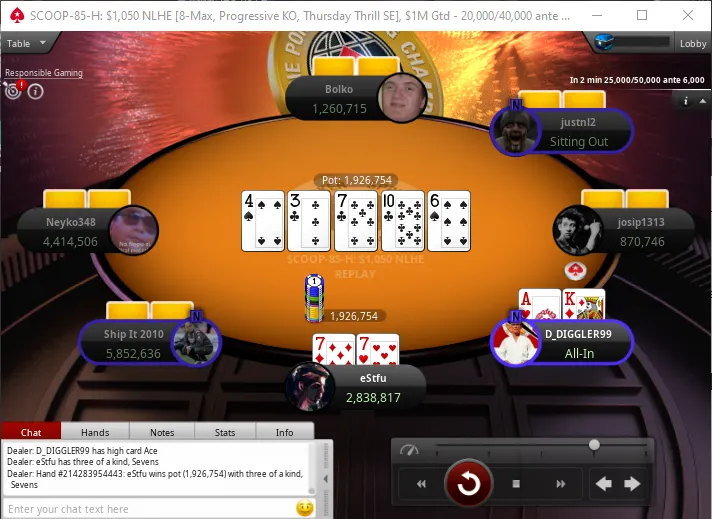Close the poker table window
712x519 pixels.
click(688, 15)
